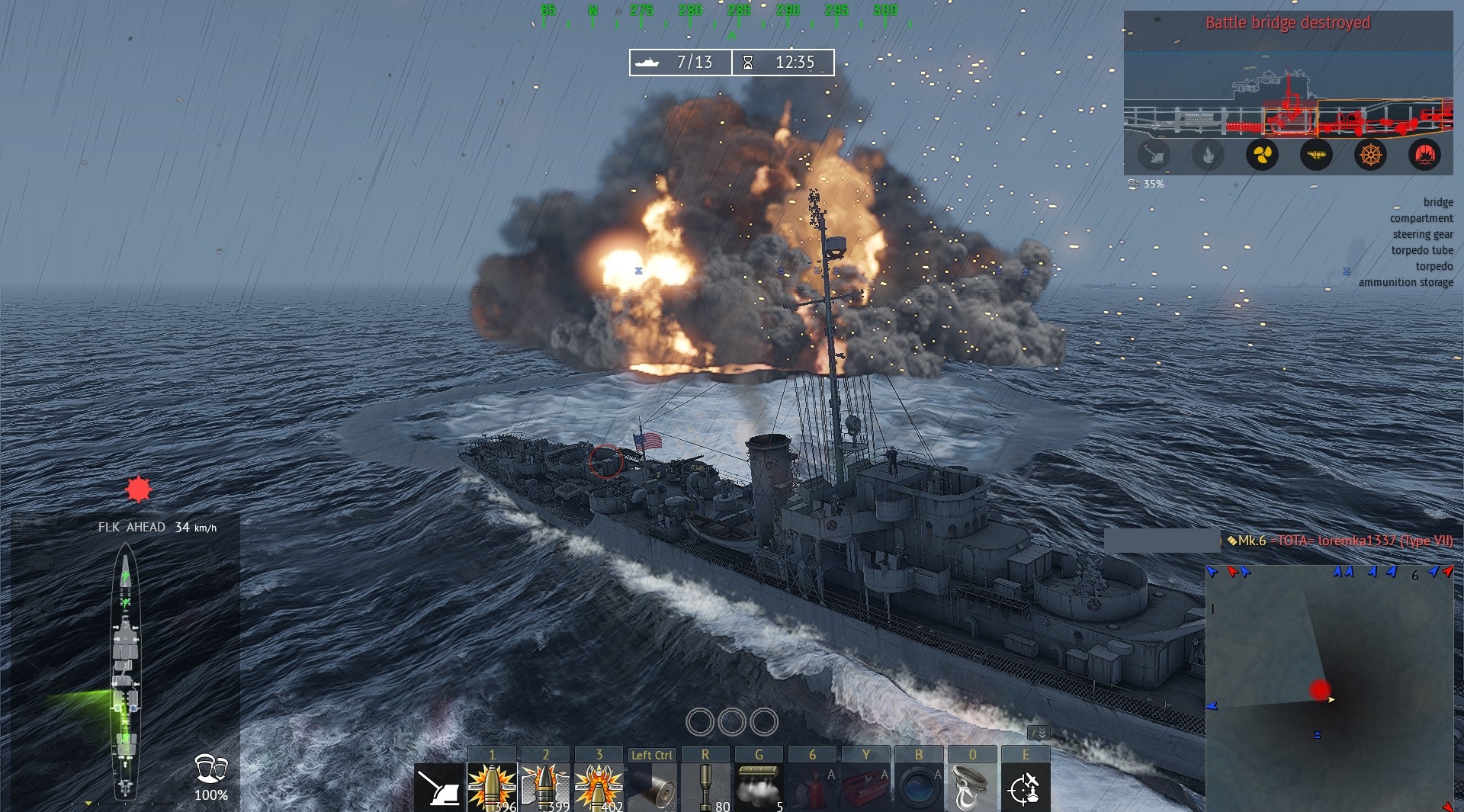Select the main gun turret weapon slot
Screen dimensions: 1464x812
[440, 788]
